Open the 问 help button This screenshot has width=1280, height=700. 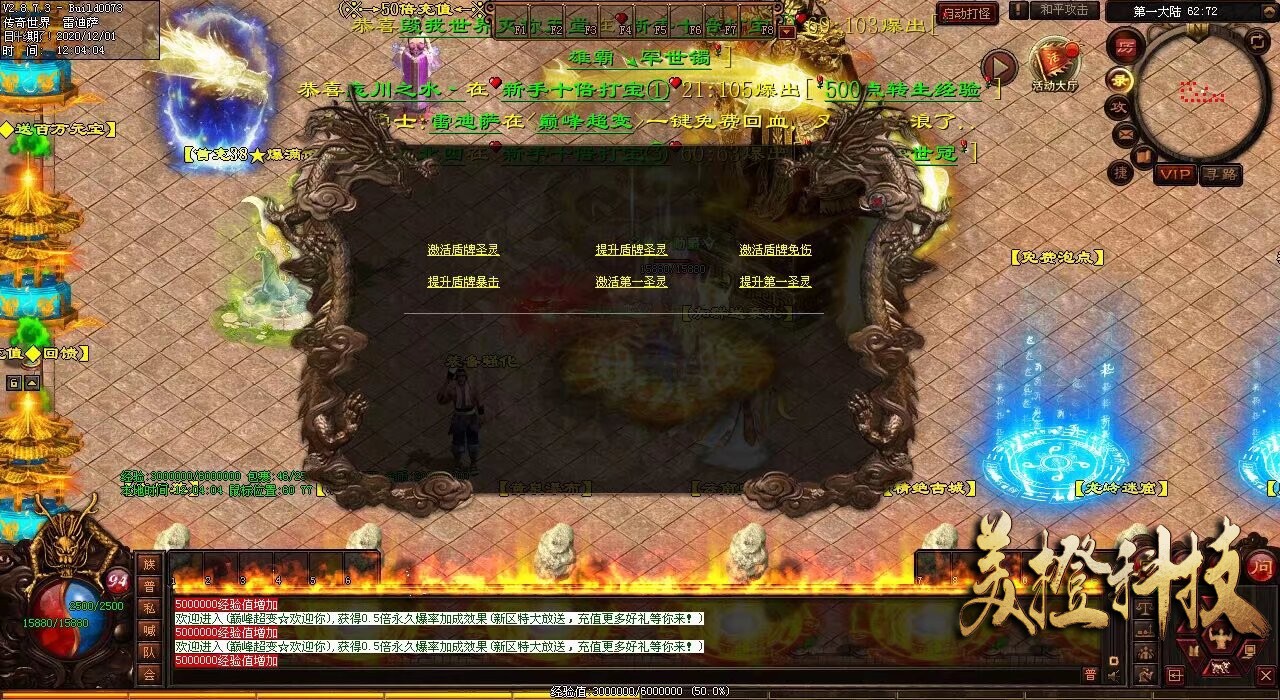(x=1260, y=565)
